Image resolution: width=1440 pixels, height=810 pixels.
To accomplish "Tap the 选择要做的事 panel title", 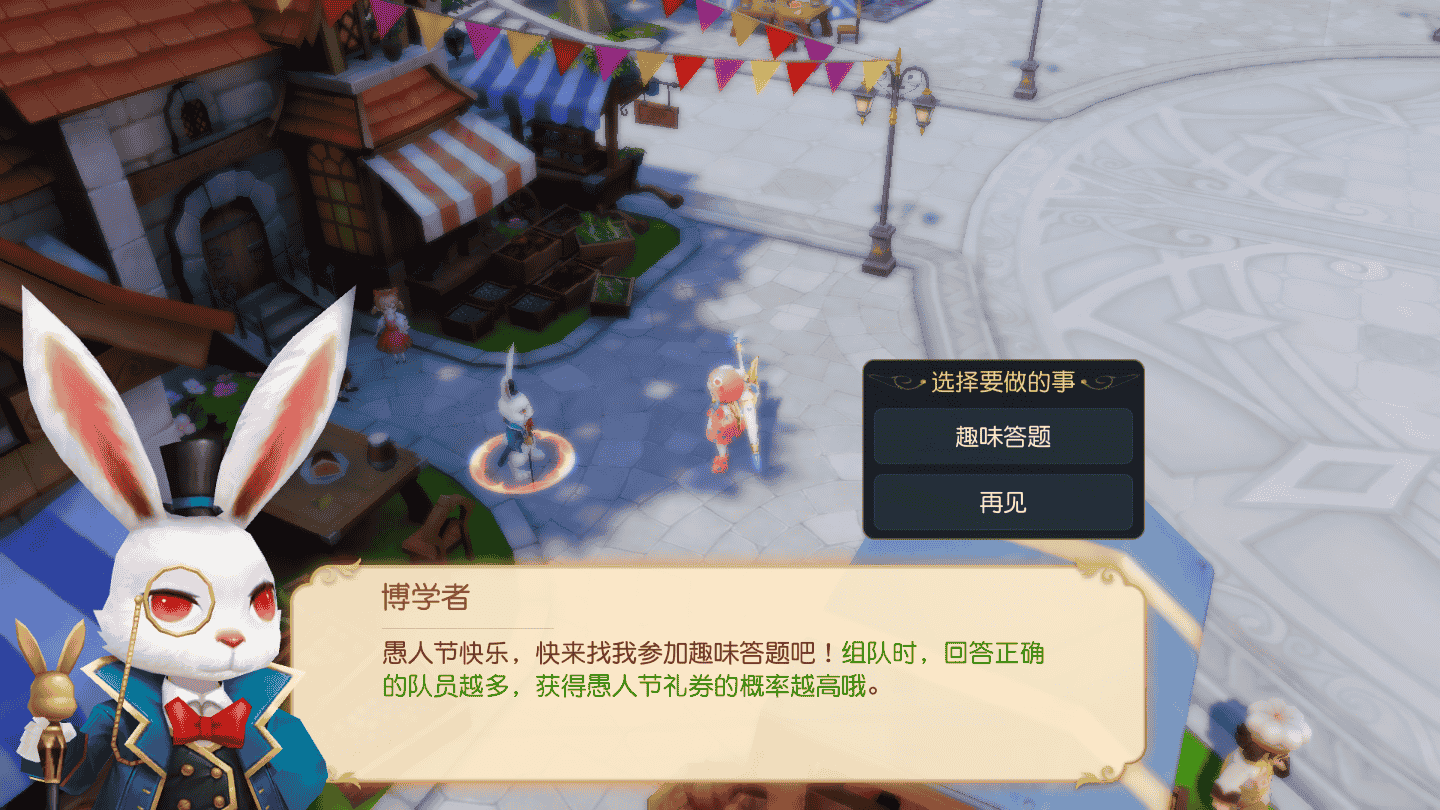I will [1003, 379].
